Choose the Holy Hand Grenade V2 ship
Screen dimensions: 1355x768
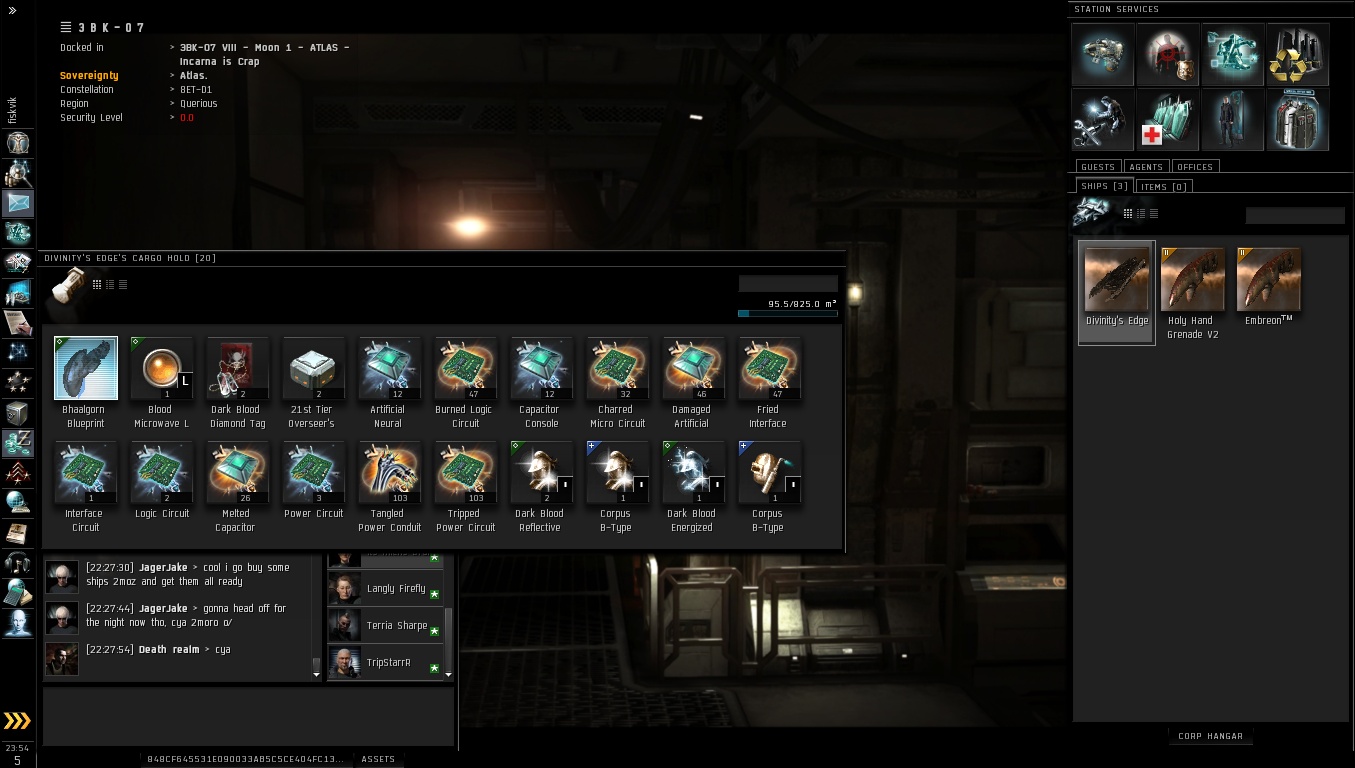(1192, 281)
